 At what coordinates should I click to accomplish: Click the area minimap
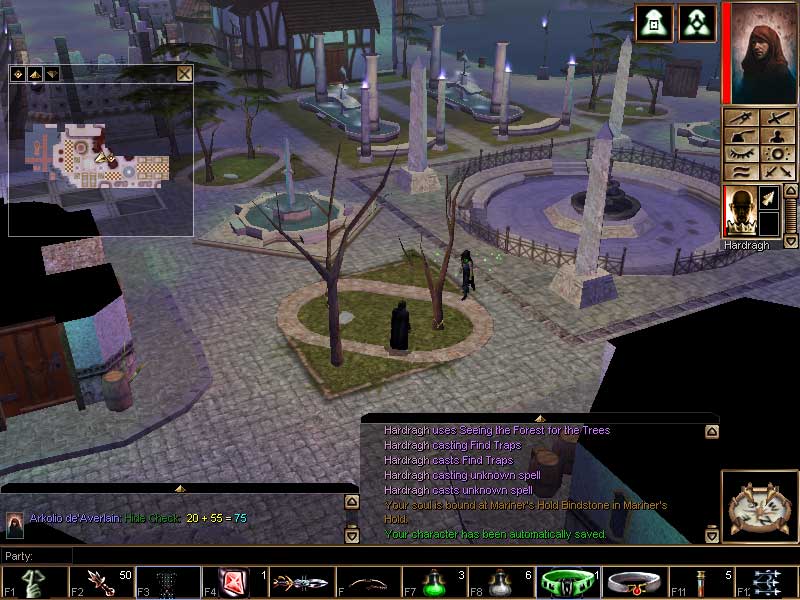coord(100,158)
